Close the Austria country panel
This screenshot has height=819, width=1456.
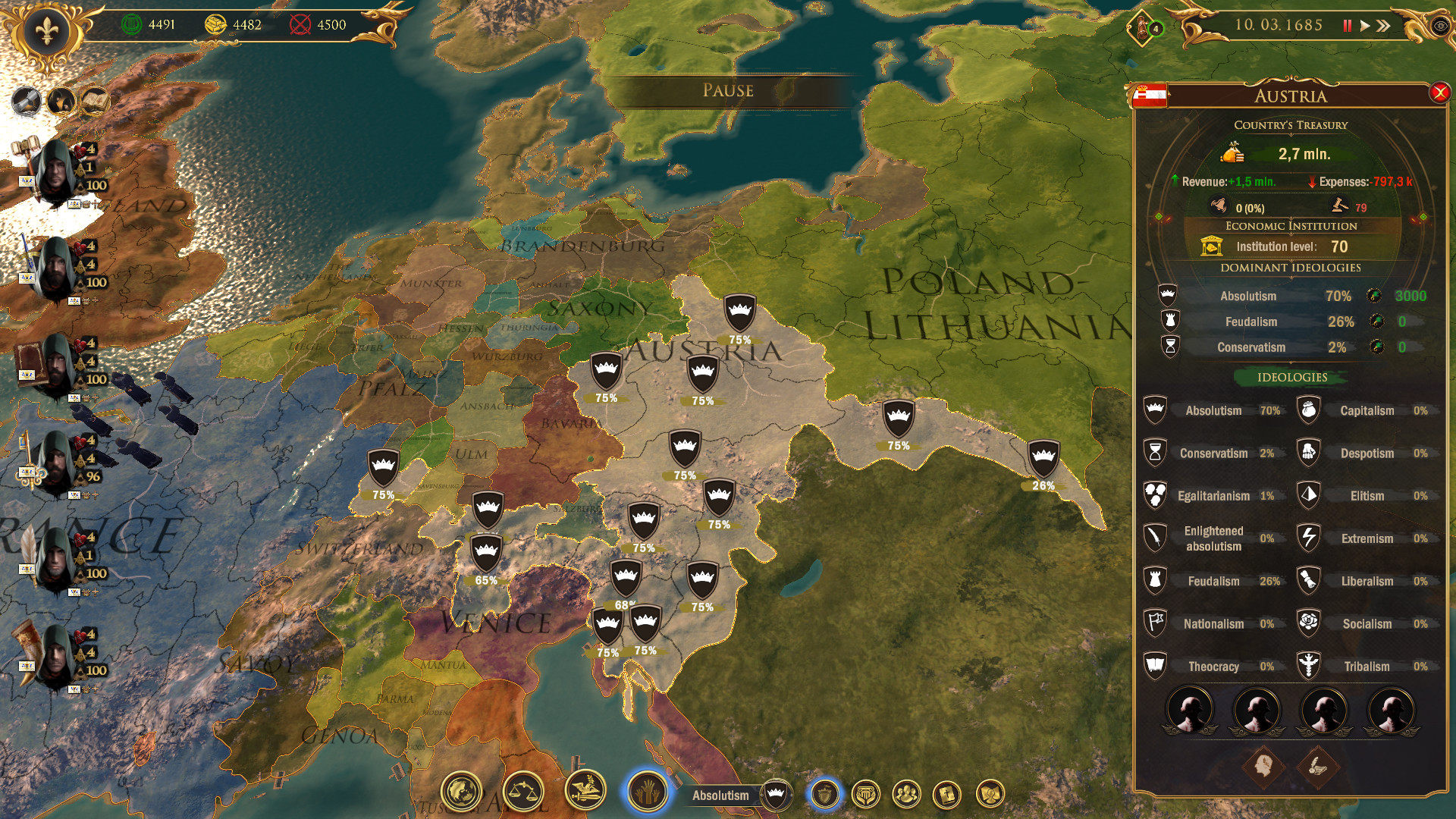click(1439, 93)
